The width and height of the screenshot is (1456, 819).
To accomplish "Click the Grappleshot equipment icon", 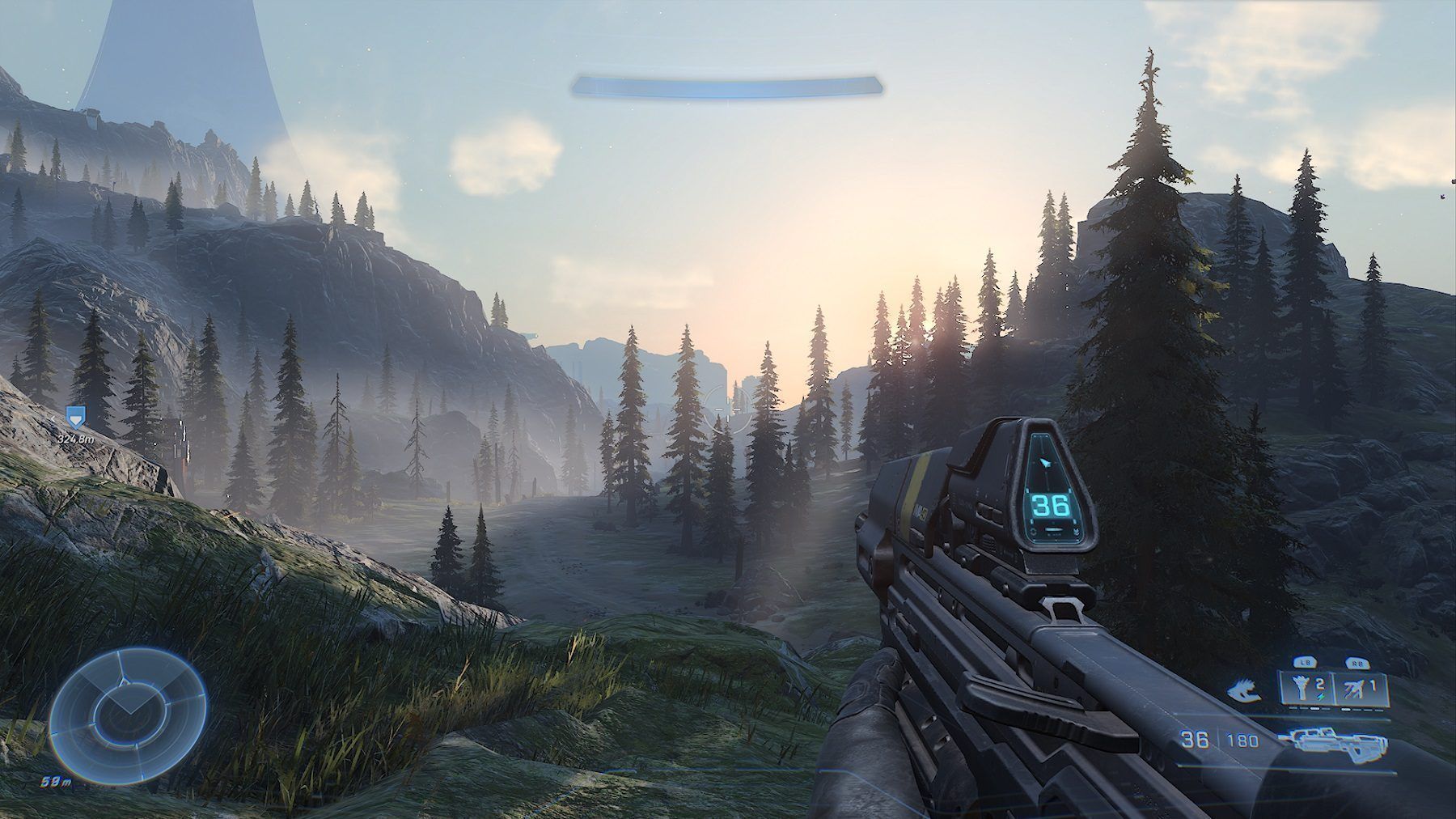I will pyautogui.click(x=1301, y=686).
